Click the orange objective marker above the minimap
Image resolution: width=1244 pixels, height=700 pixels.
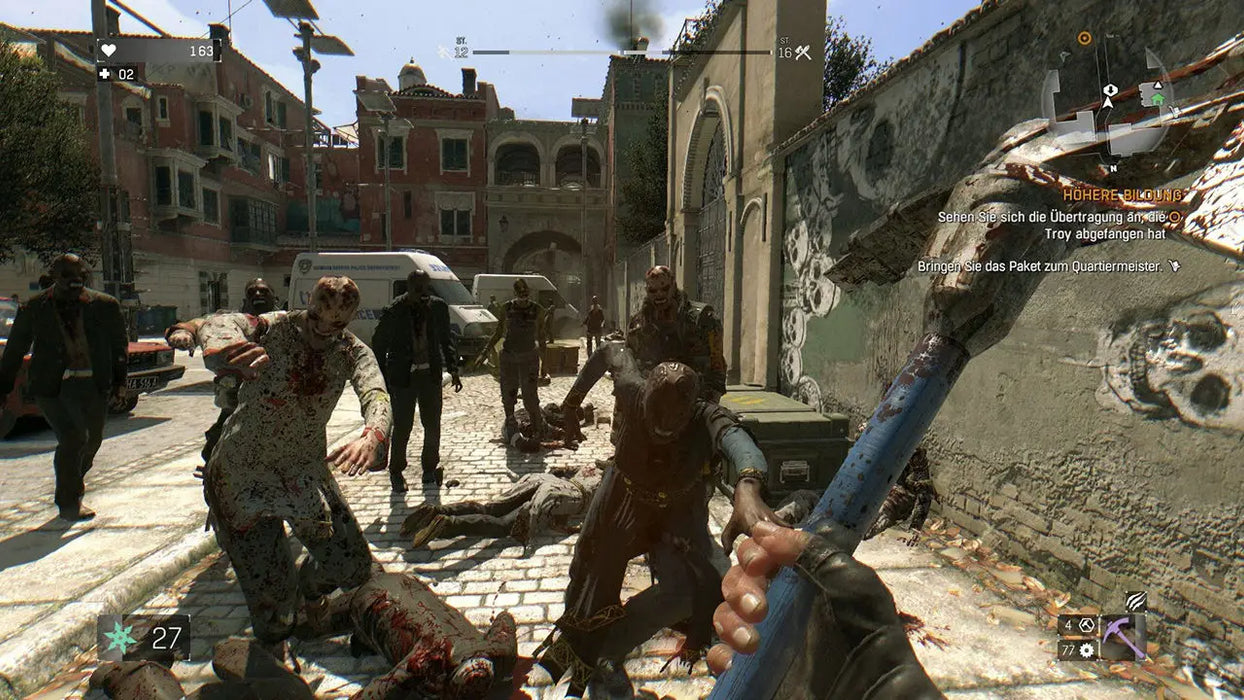(1084, 38)
